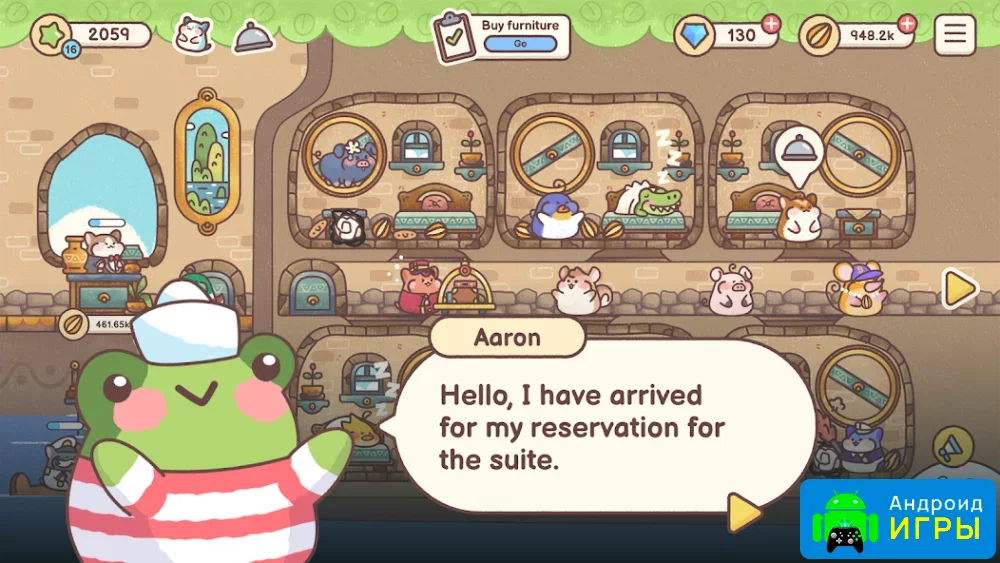Tap the room service bell bubble

click(798, 154)
